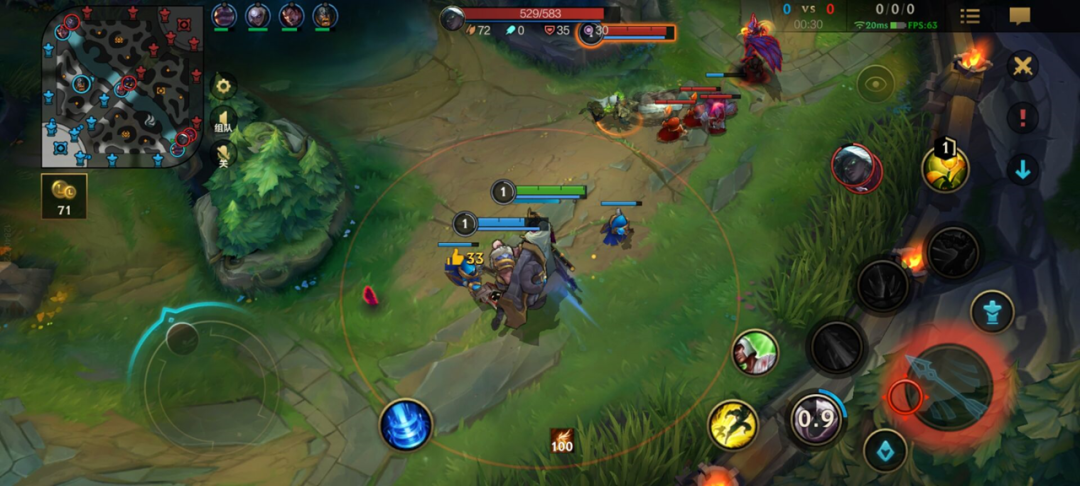Send the blue down-arrow retreat ping
This screenshot has height=486, width=1080.
(x=1022, y=169)
